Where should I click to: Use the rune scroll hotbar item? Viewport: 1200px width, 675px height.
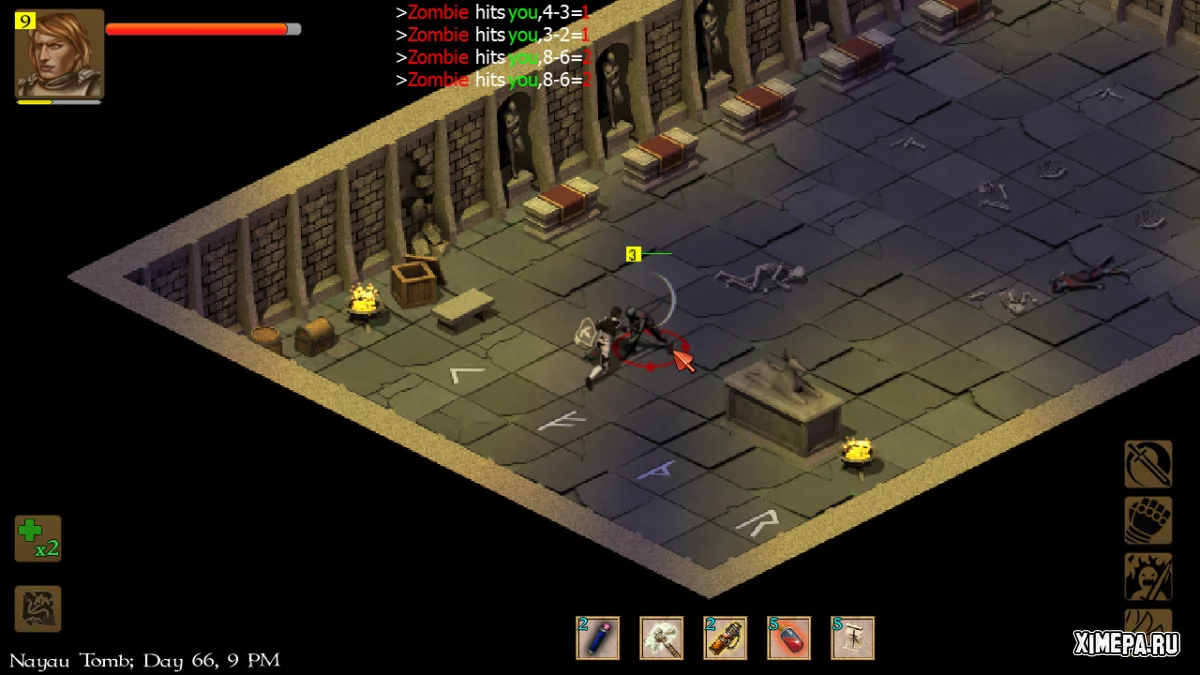point(853,638)
